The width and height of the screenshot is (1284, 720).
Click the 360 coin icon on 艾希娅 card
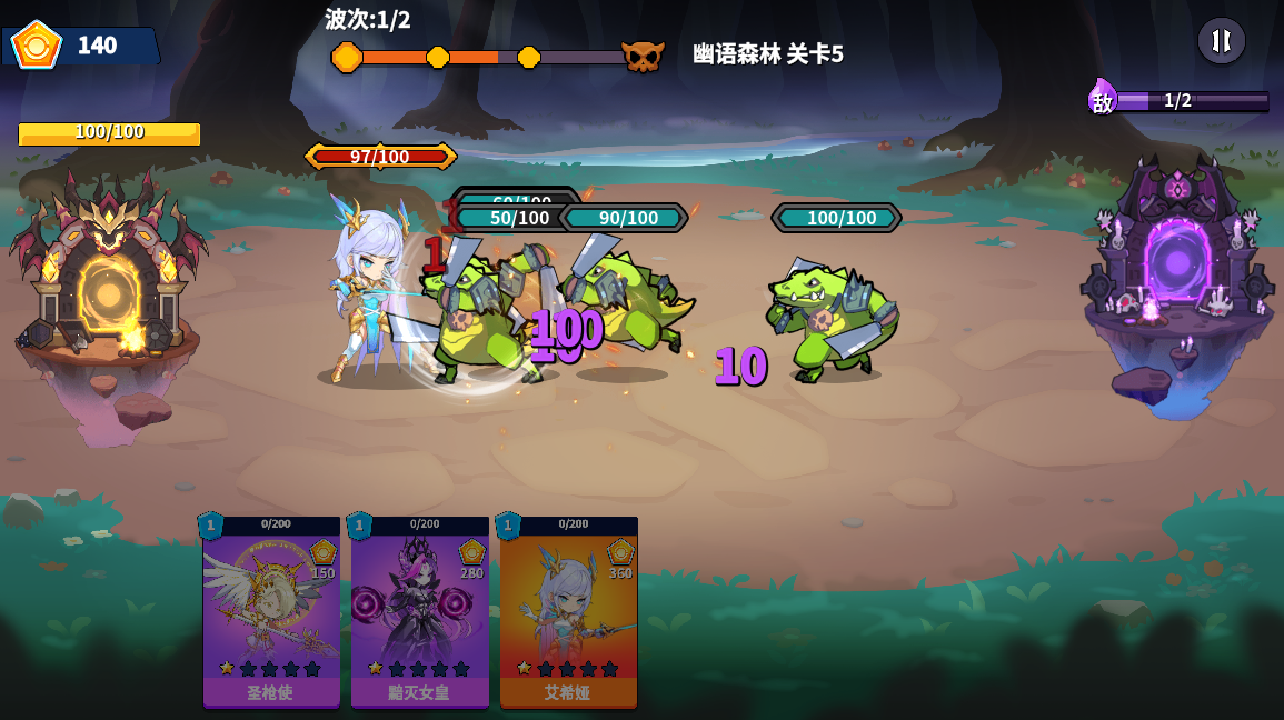[620, 554]
